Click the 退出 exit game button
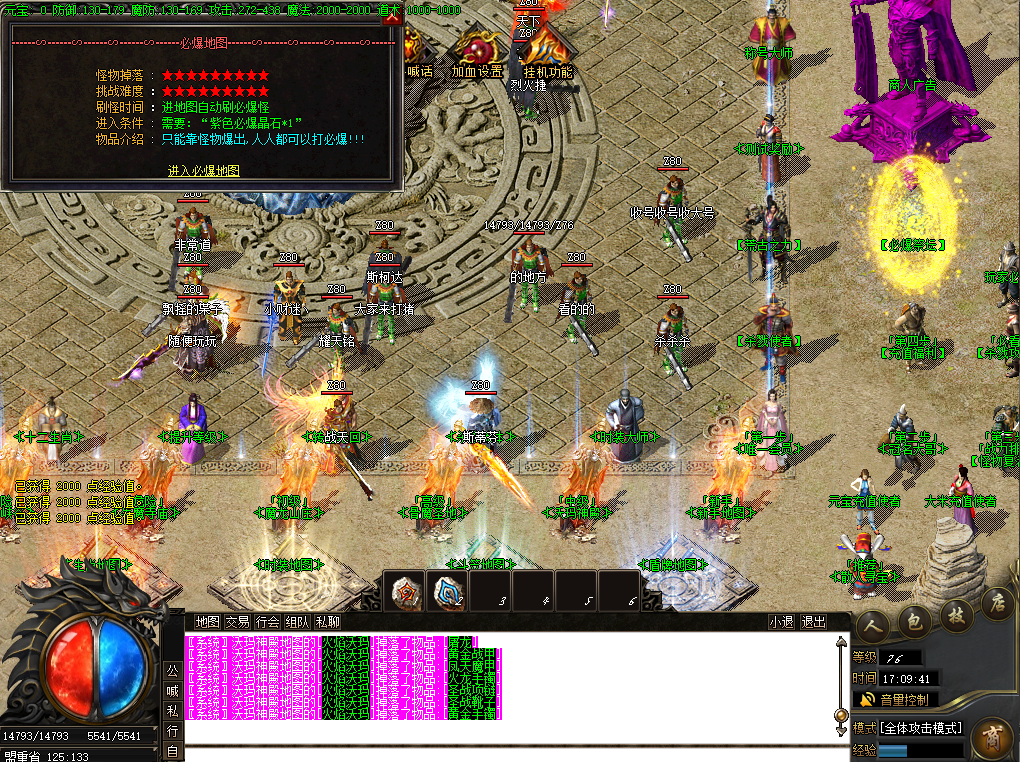 [x=814, y=621]
